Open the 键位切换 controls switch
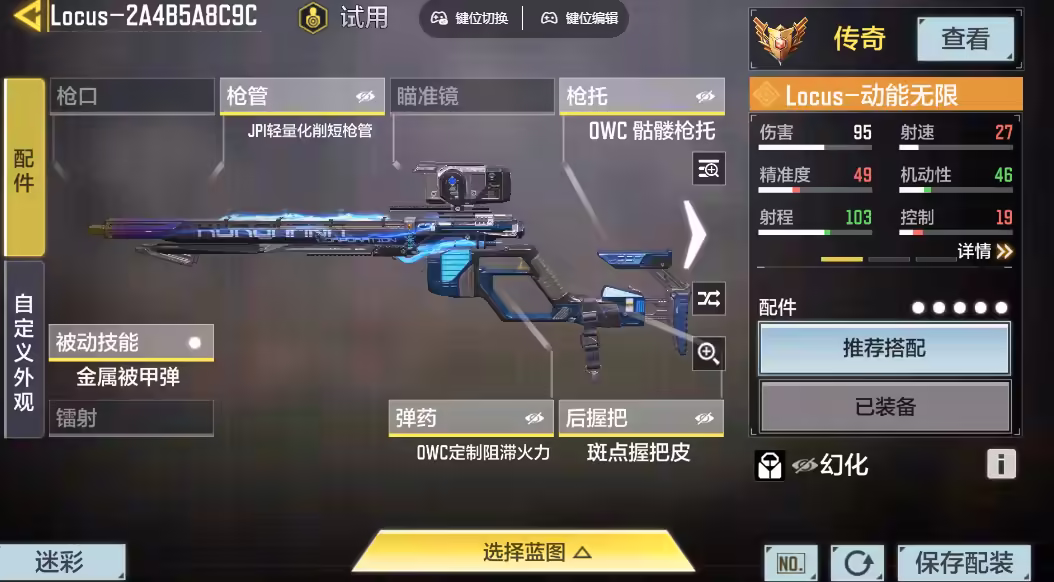Viewport: 1054px width, 582px height. [x=469, y=18]
